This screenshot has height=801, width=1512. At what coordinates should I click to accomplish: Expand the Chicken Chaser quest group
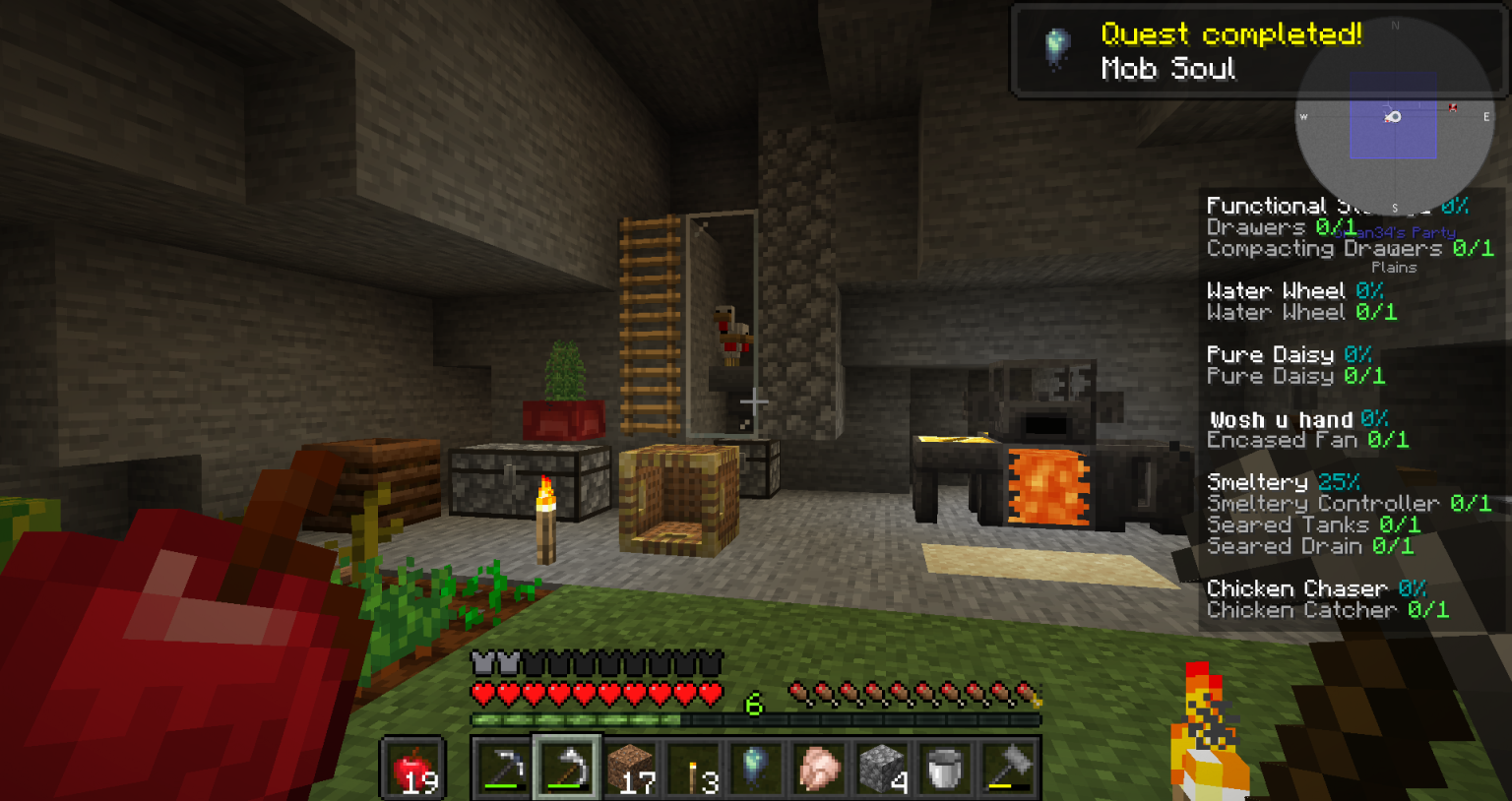point(1295,587)
